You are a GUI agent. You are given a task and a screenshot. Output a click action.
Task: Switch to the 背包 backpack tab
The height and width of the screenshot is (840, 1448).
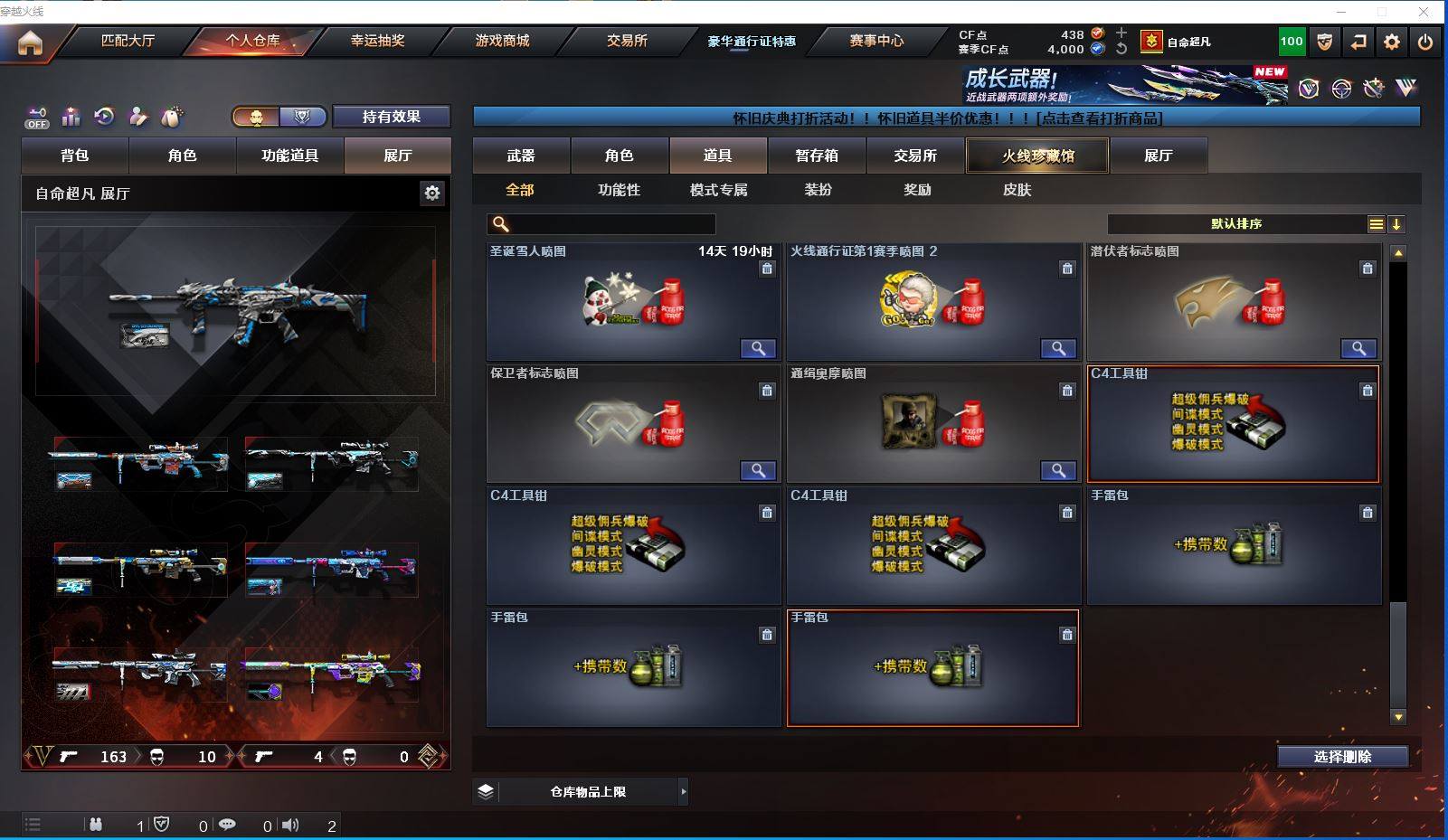(x=75, y=156)
